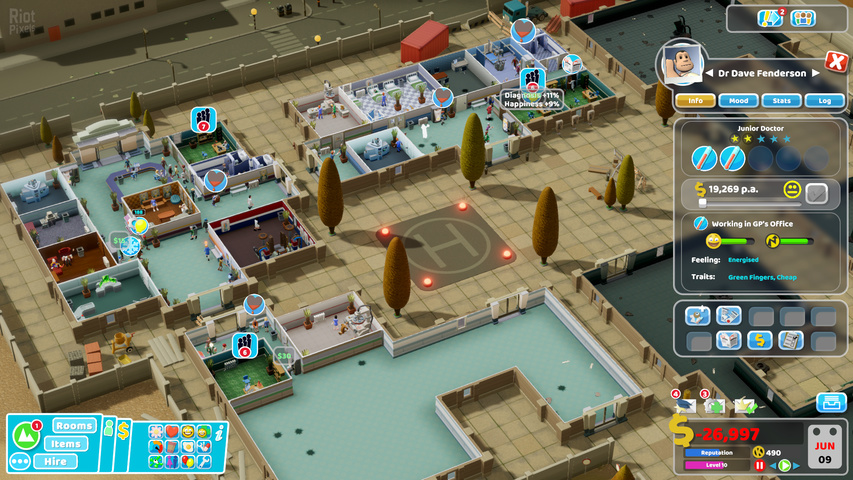Open the Hire staff menu
The height and width of the screenshot is (480, 853).
pyautogui.click(x=55, y=461)
